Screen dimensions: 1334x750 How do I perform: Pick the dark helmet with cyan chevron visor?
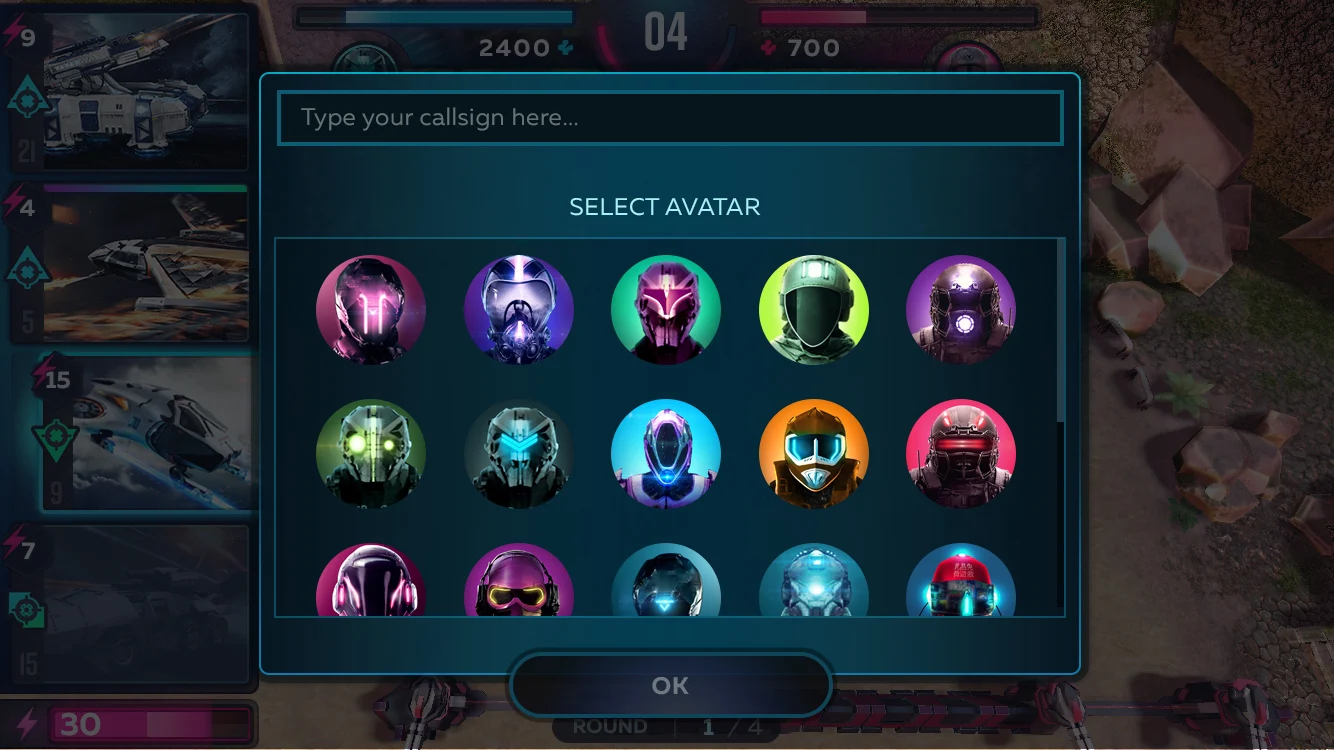click(x=519, y=454)
